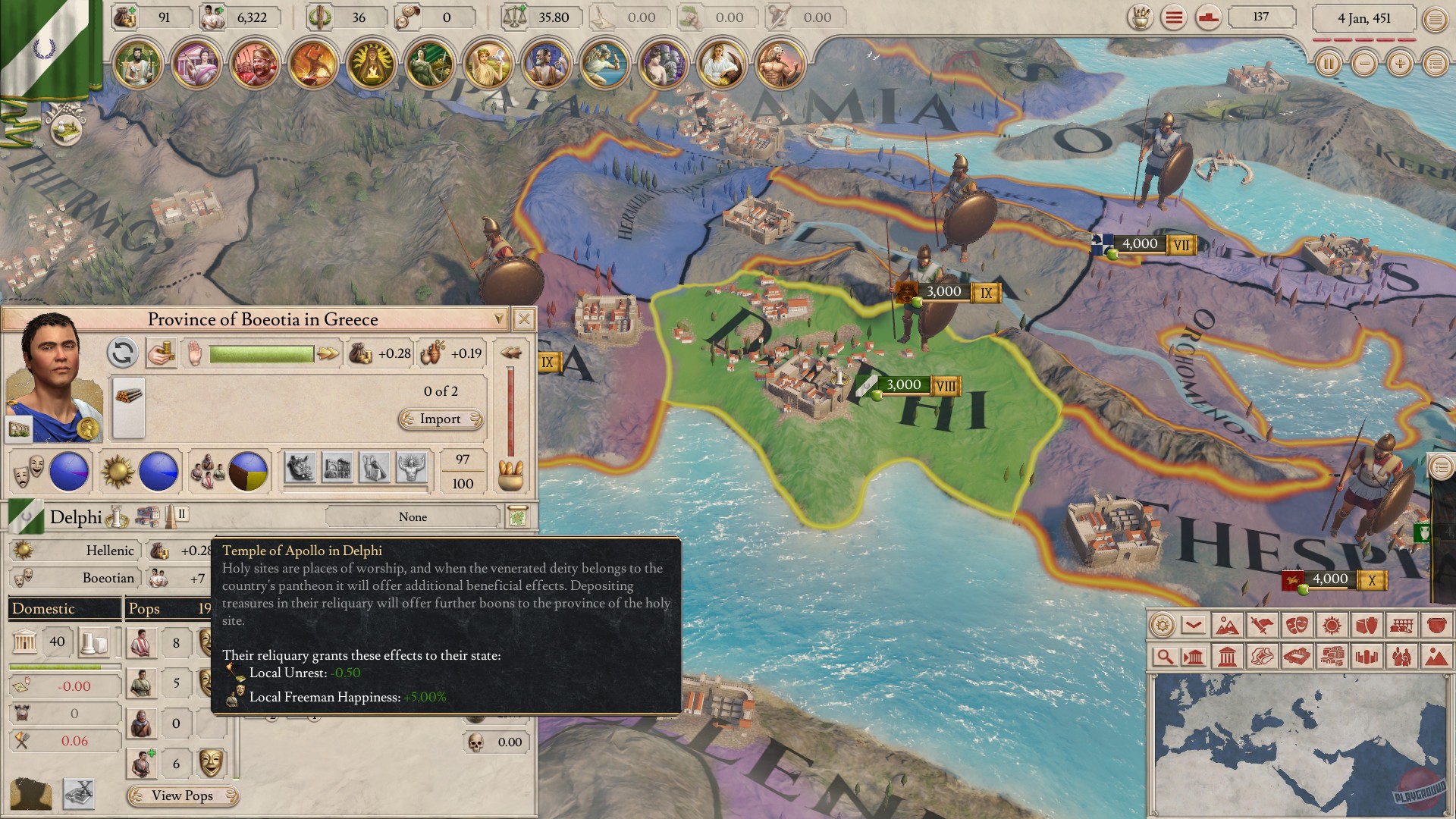Click the Import button for trade routes

tap(440, 419)
